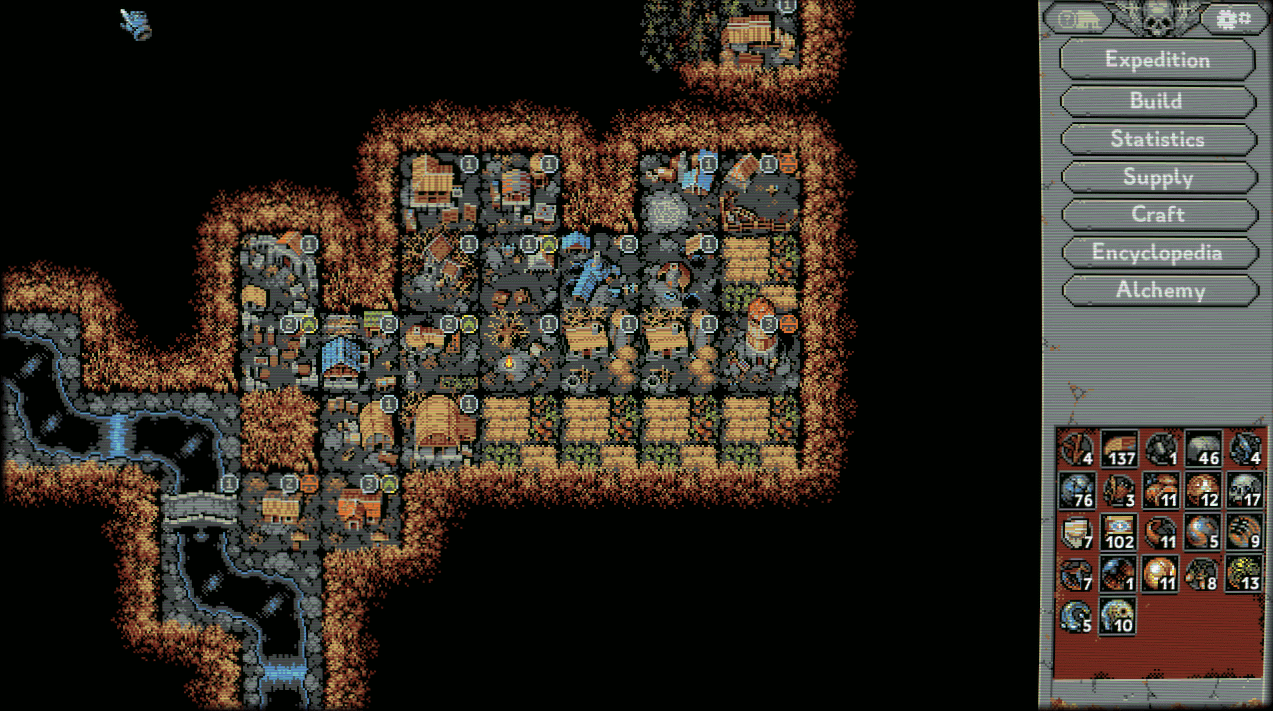1273x711 pixels.
Task: Open the Expedition menu
Action: click(1157, 59)
